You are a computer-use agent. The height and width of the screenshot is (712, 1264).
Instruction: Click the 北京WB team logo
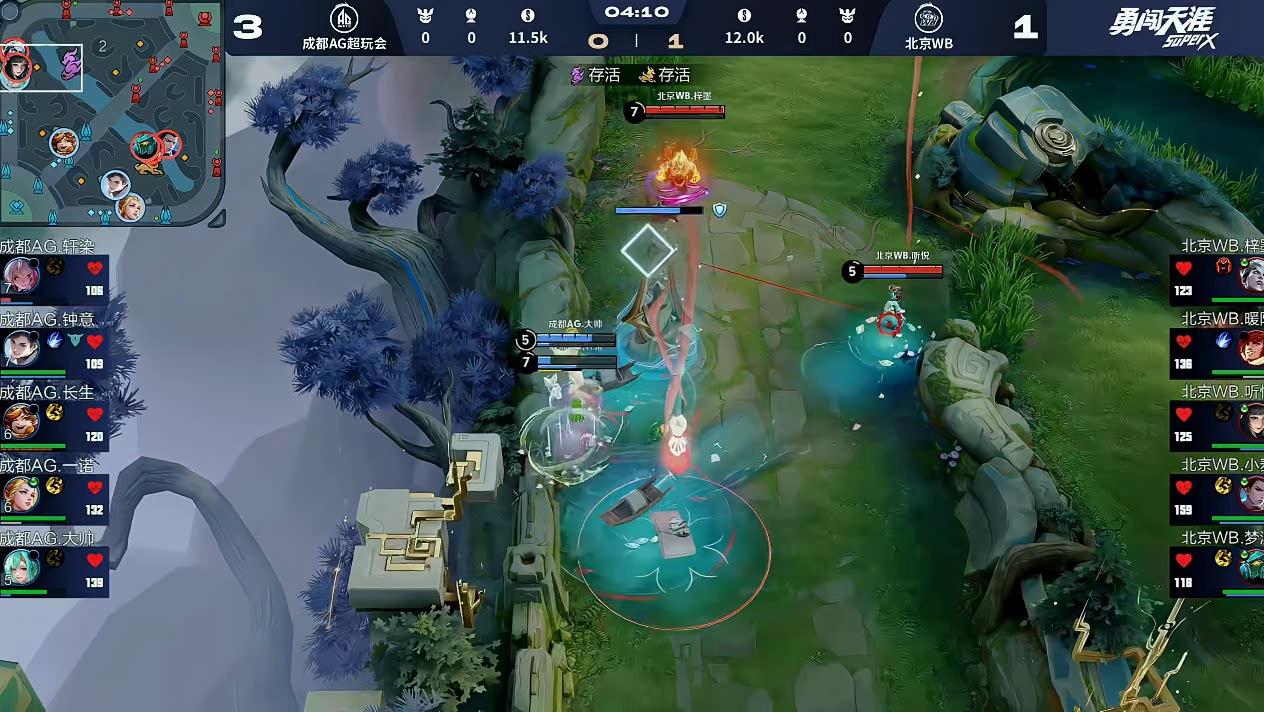coord(928,19)
